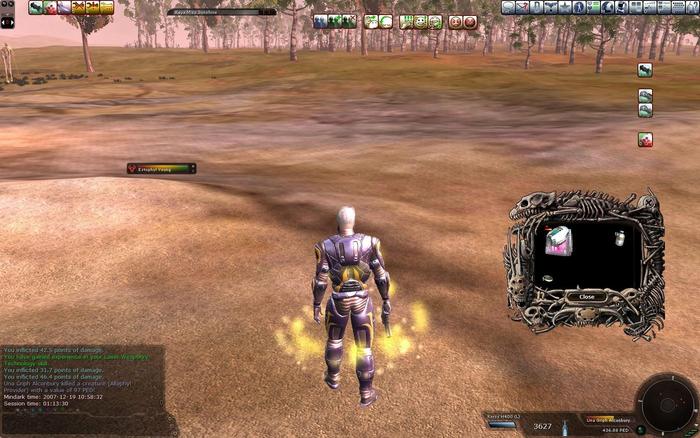The image size is (700, 438).
Task: Select the Raya Miya Sunshine name bar
Action: click(x=223, y=12)
